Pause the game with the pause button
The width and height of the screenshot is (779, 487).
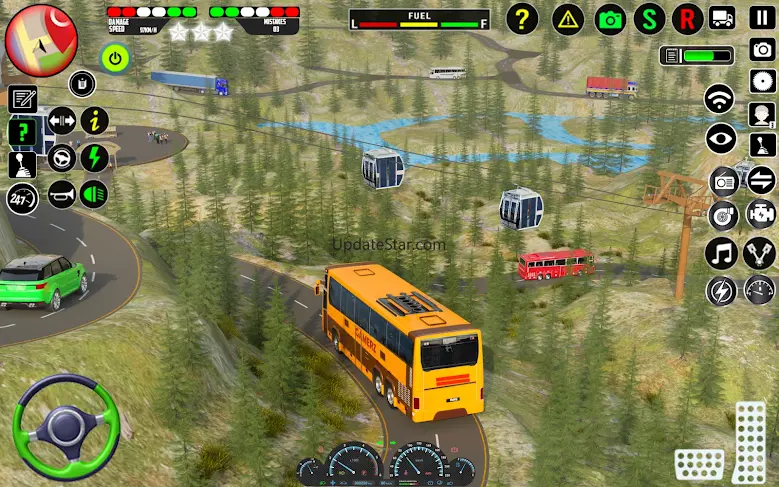click(x=761, y=18)
